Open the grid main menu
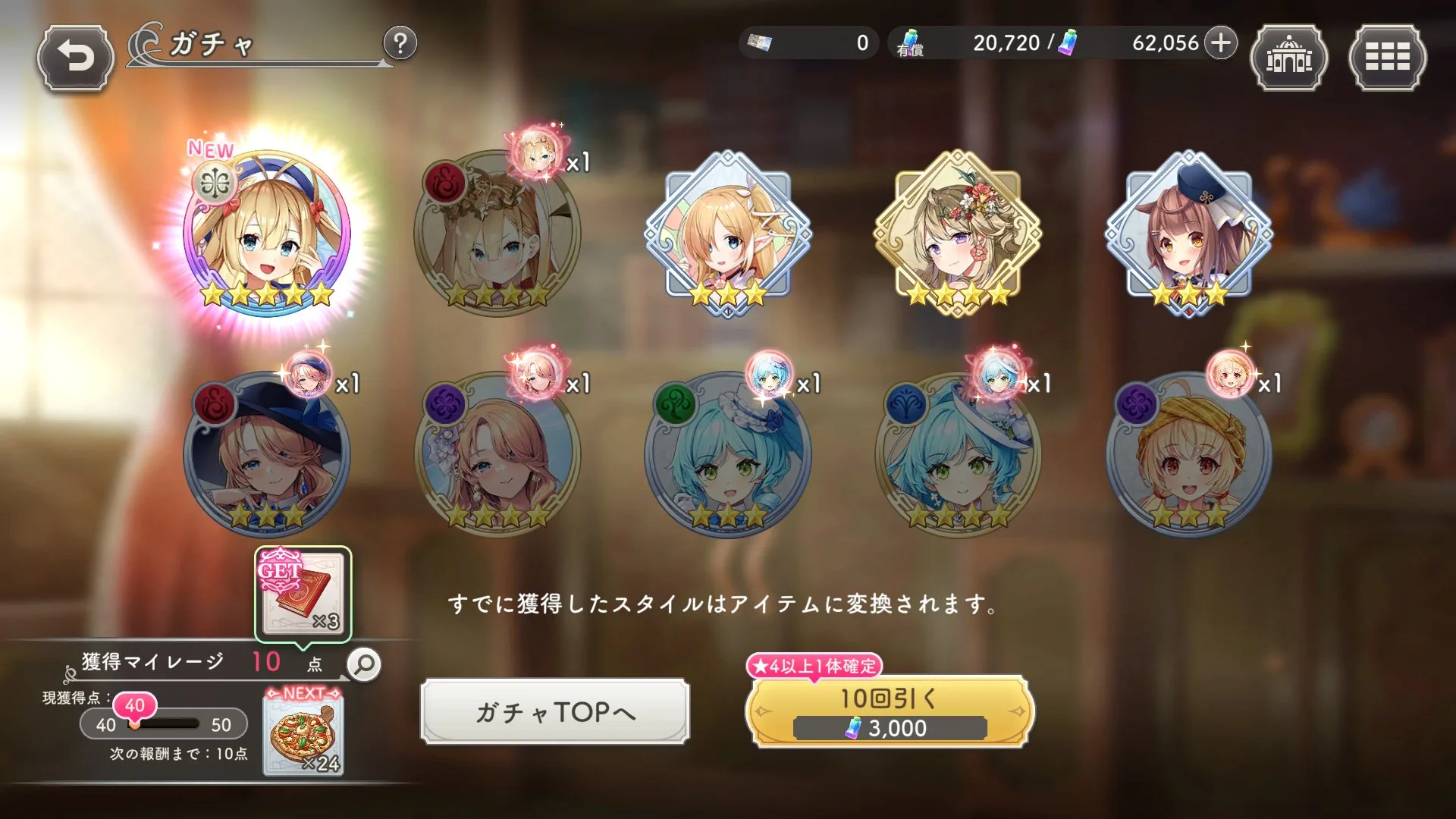The width and height of the screenshot is (1456, 819). click(1387, 58)
